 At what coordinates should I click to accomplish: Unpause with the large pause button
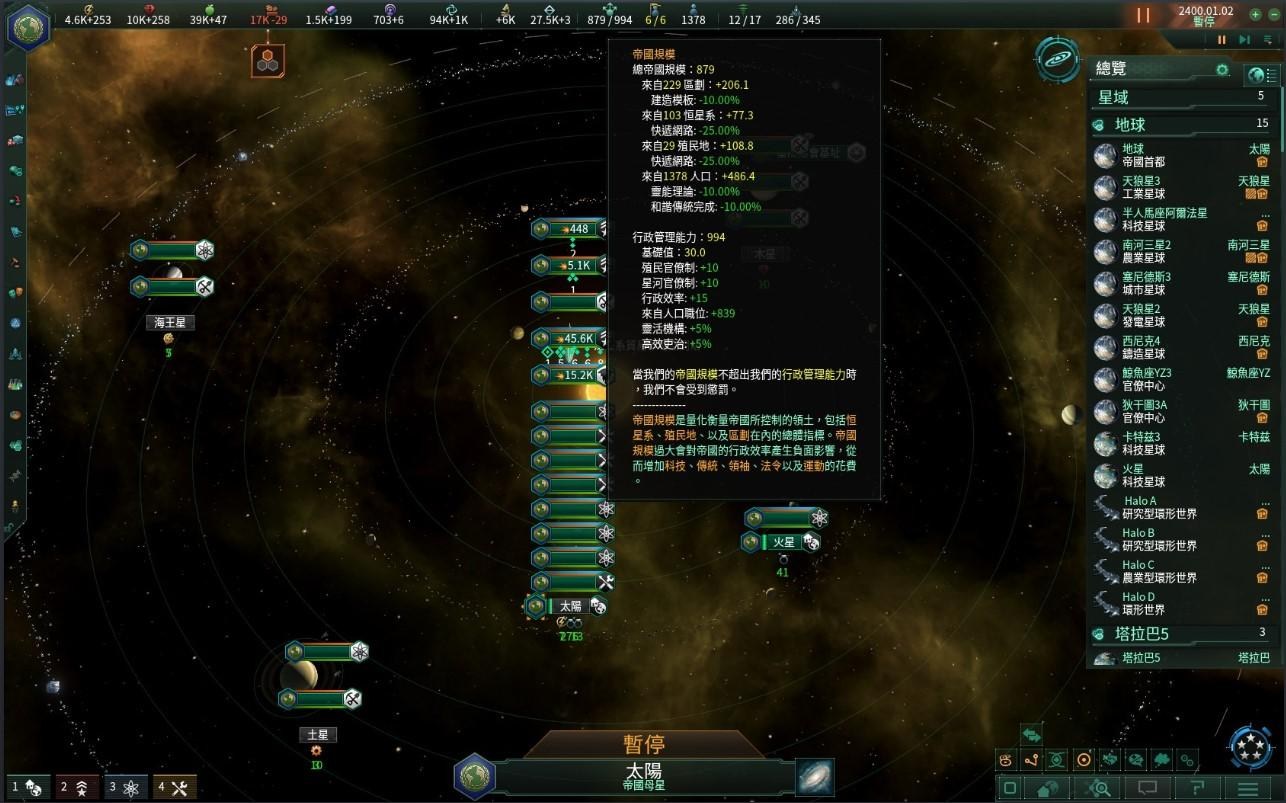(1143, 16)
